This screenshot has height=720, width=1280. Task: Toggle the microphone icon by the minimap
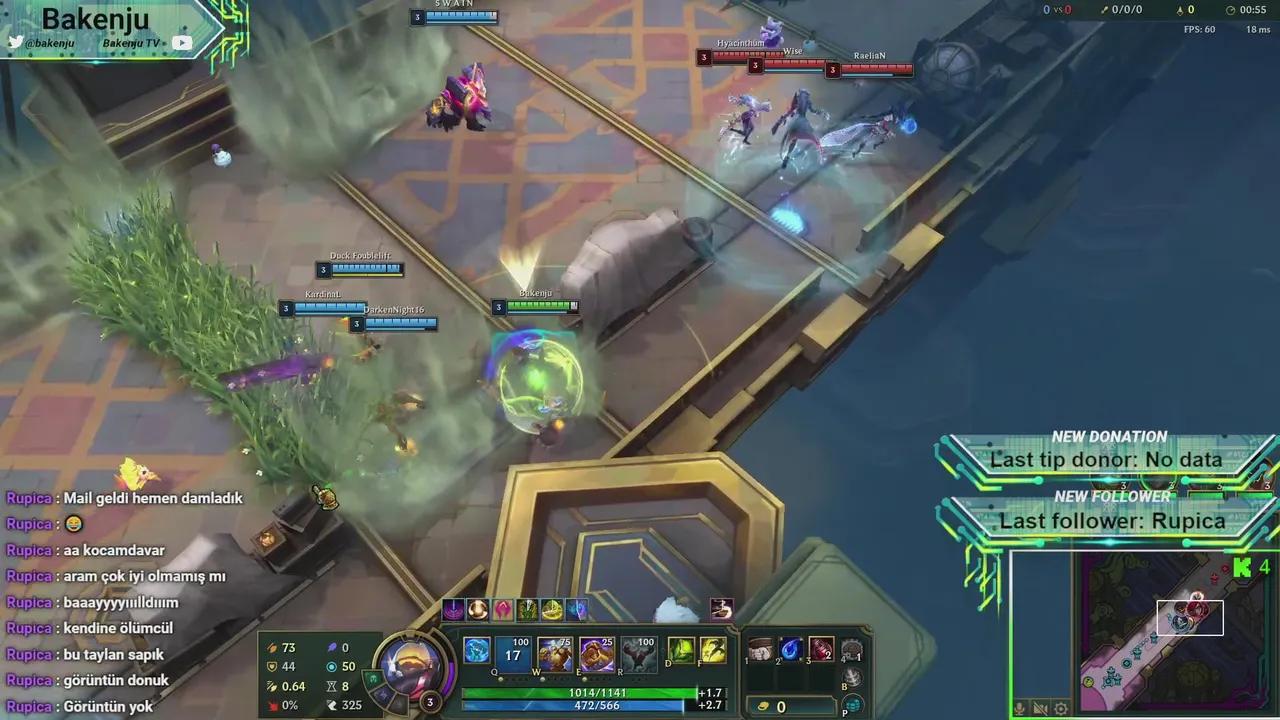pos(1020,709)
